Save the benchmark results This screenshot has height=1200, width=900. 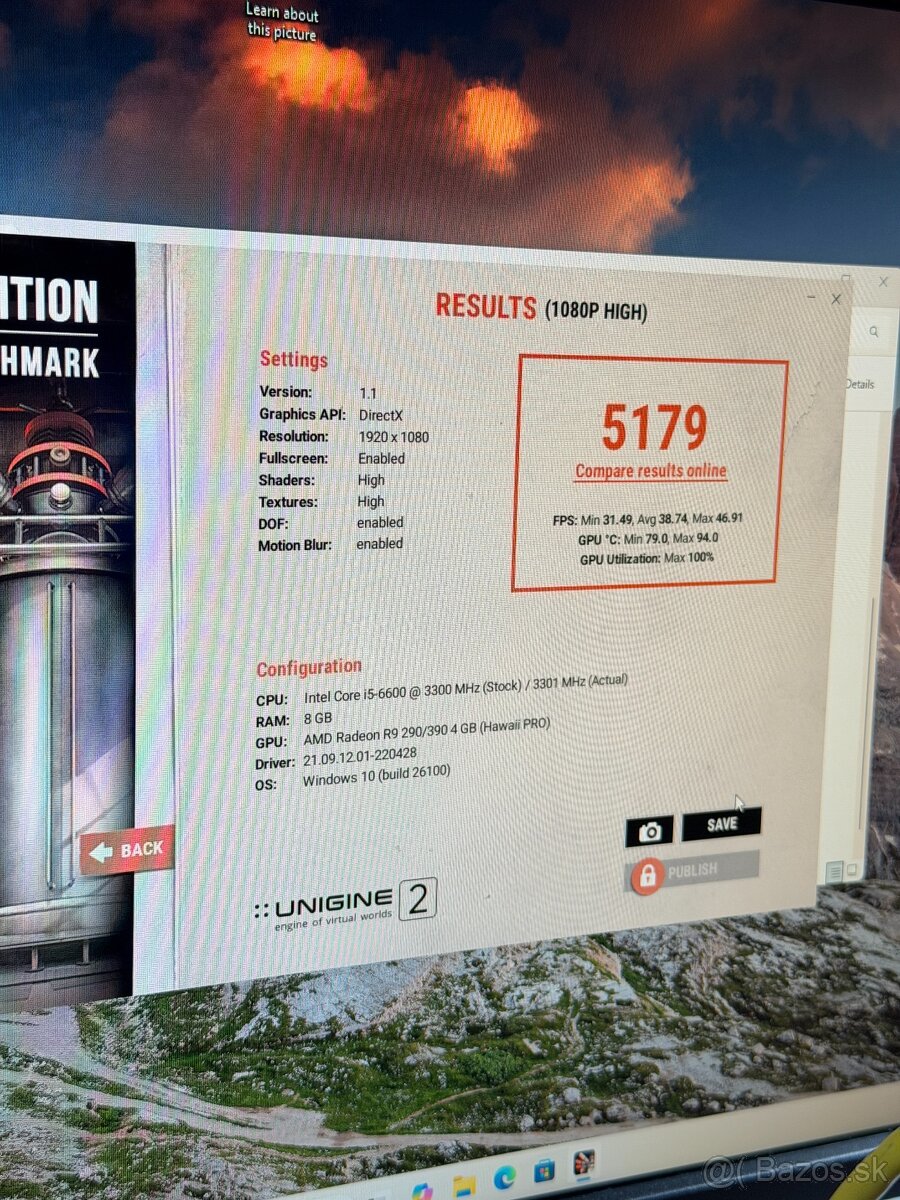(x=721, y=824)
